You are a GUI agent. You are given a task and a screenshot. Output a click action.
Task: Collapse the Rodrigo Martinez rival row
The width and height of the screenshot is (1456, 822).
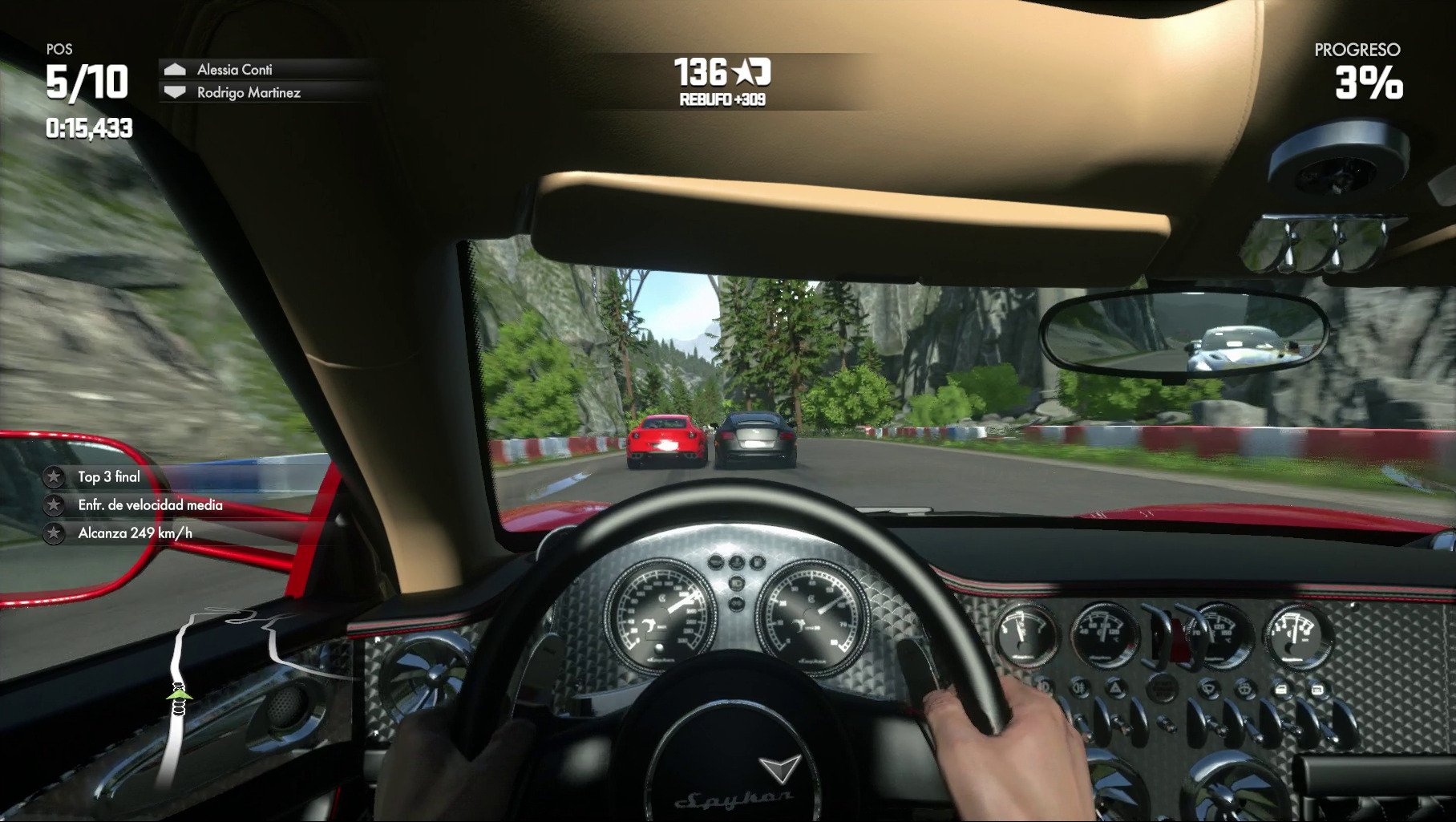[x=245, y=94]
